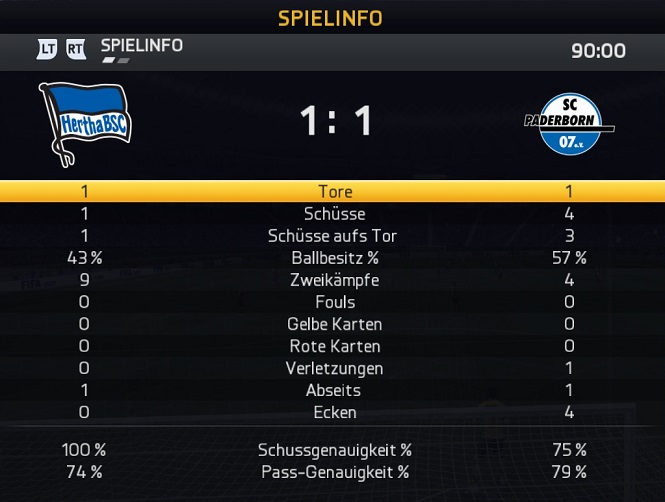Select the SPIELINFO tab heading

141,46
